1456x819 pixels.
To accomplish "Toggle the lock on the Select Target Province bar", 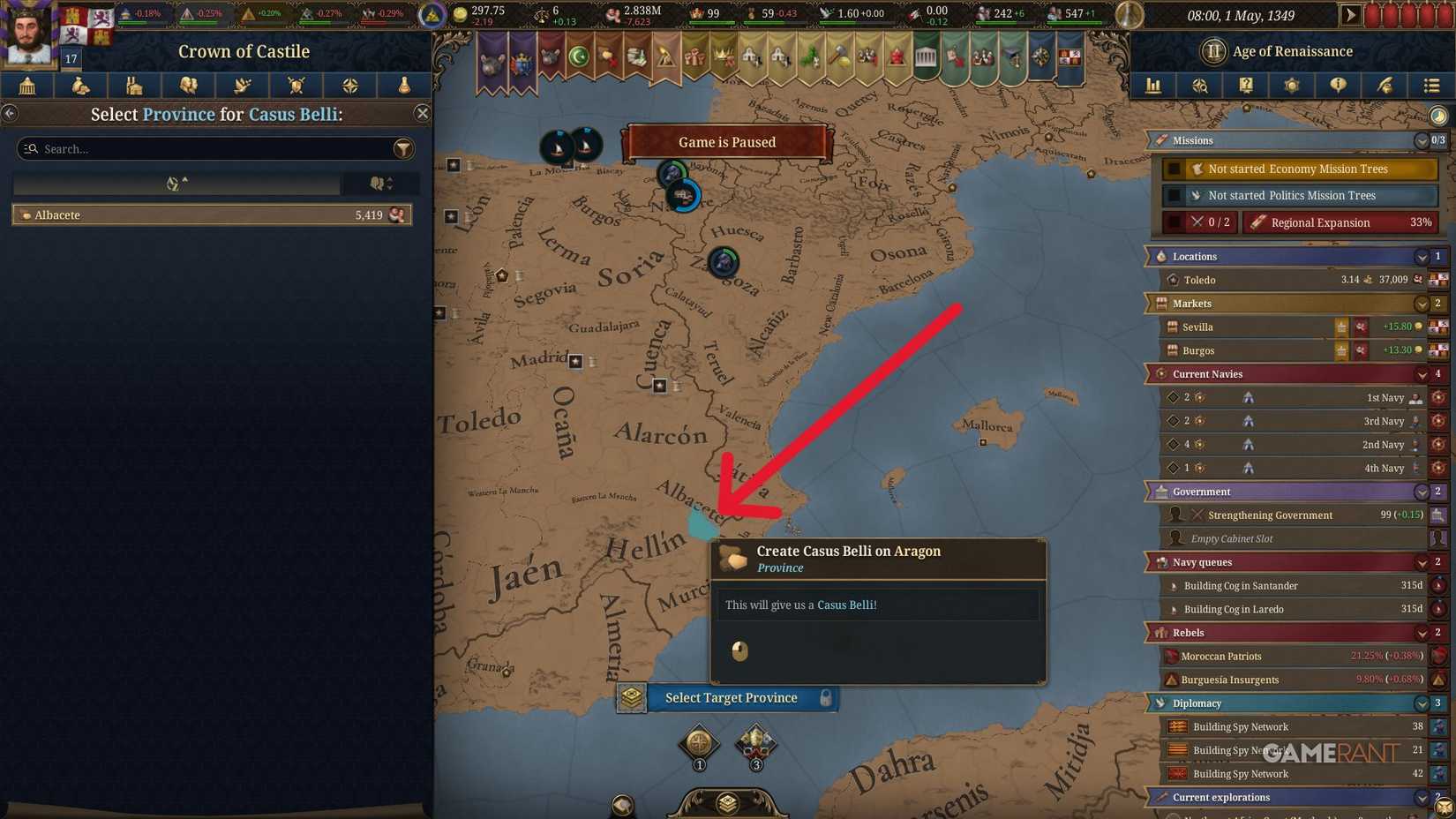I will point(824,697).
